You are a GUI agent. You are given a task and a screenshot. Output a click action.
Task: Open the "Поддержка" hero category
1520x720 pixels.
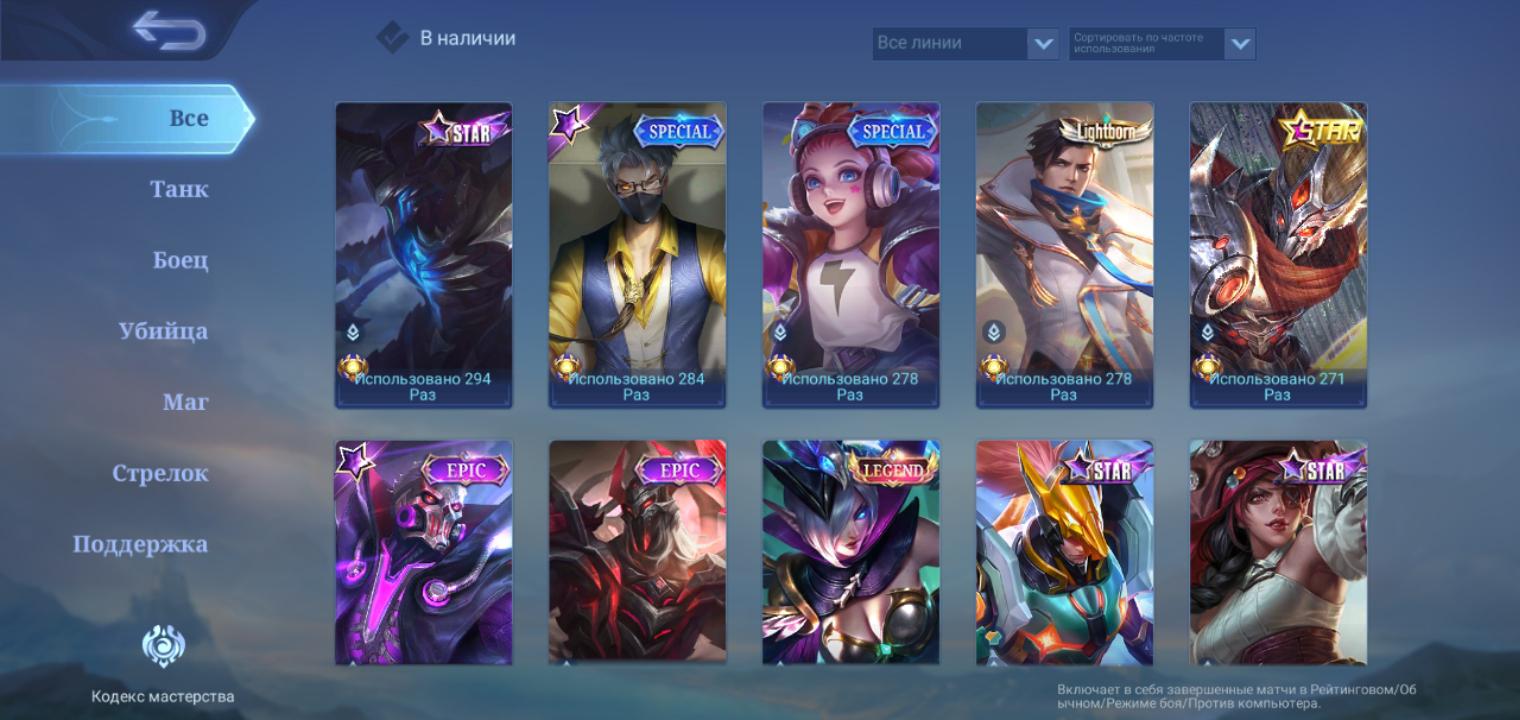pos(141,544)
